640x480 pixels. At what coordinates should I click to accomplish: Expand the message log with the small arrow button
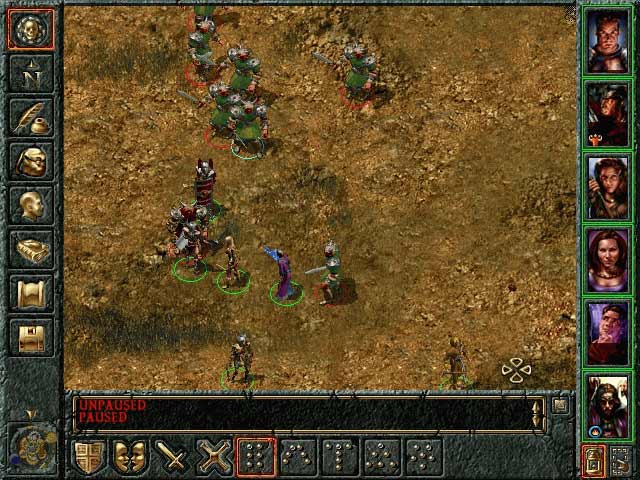(561, 404)
